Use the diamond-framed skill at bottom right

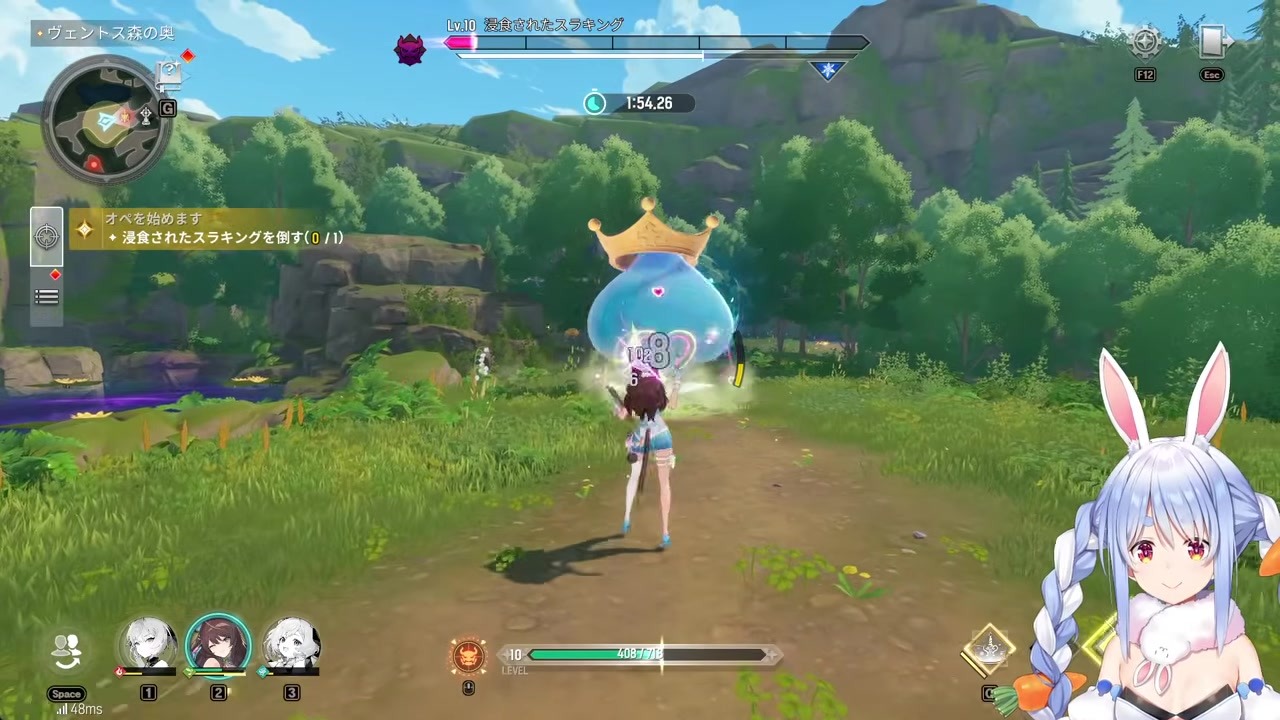(x=988, y=650)
